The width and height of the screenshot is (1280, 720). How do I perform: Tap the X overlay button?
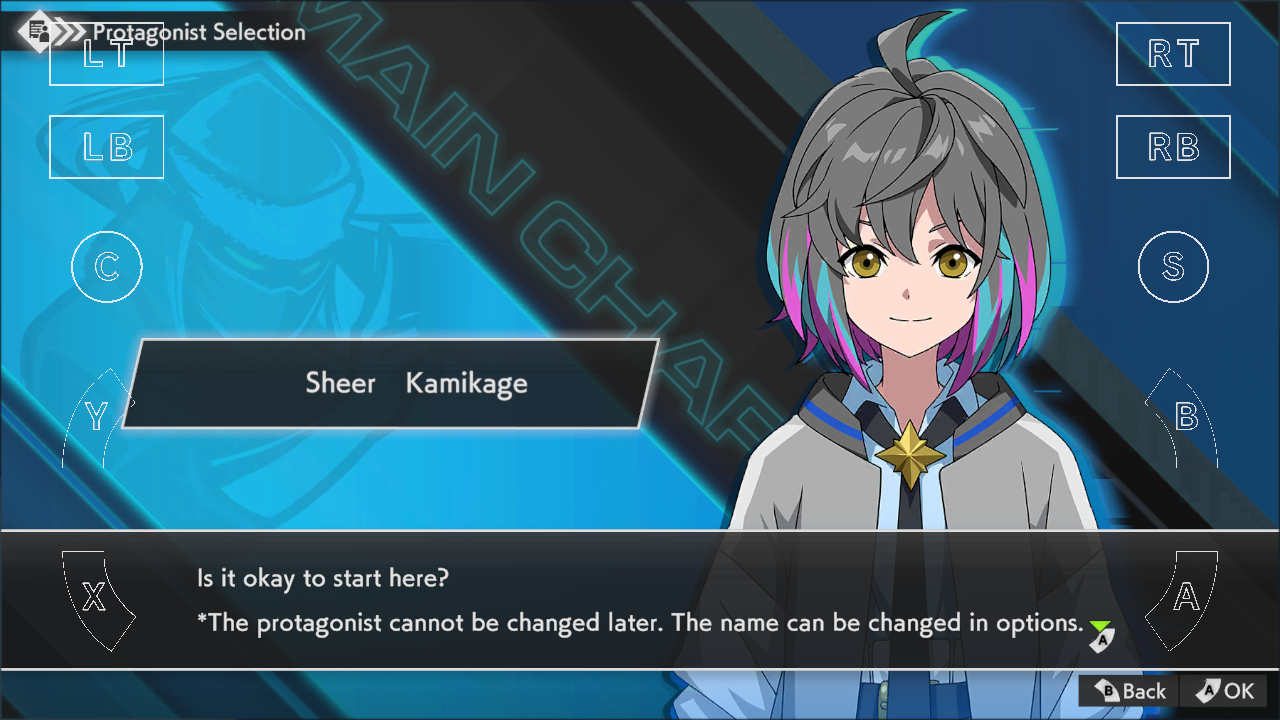coord(95,598)
